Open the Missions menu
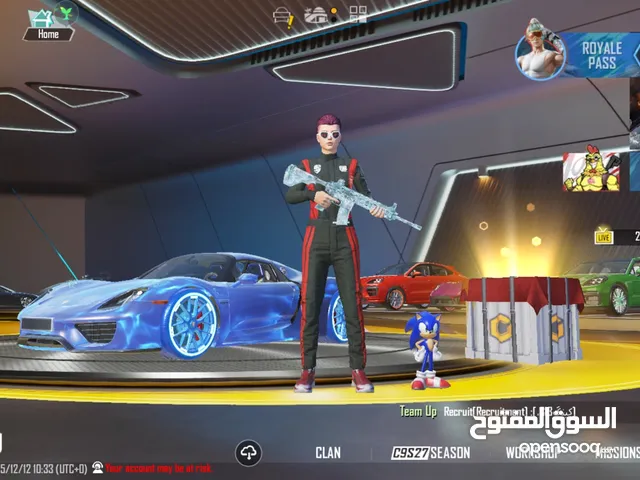 point(616,453)
